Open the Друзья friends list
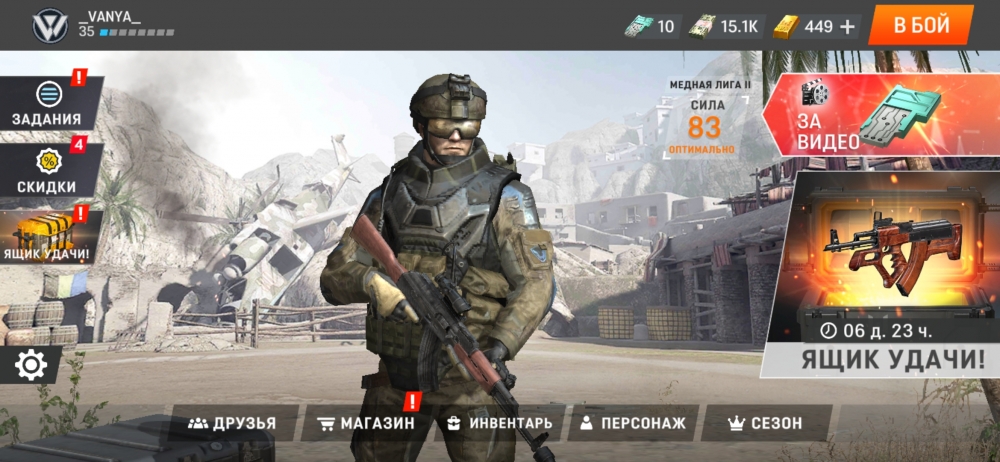The height and width of the screenshot is (462, 1000). [x=232, y=423]
